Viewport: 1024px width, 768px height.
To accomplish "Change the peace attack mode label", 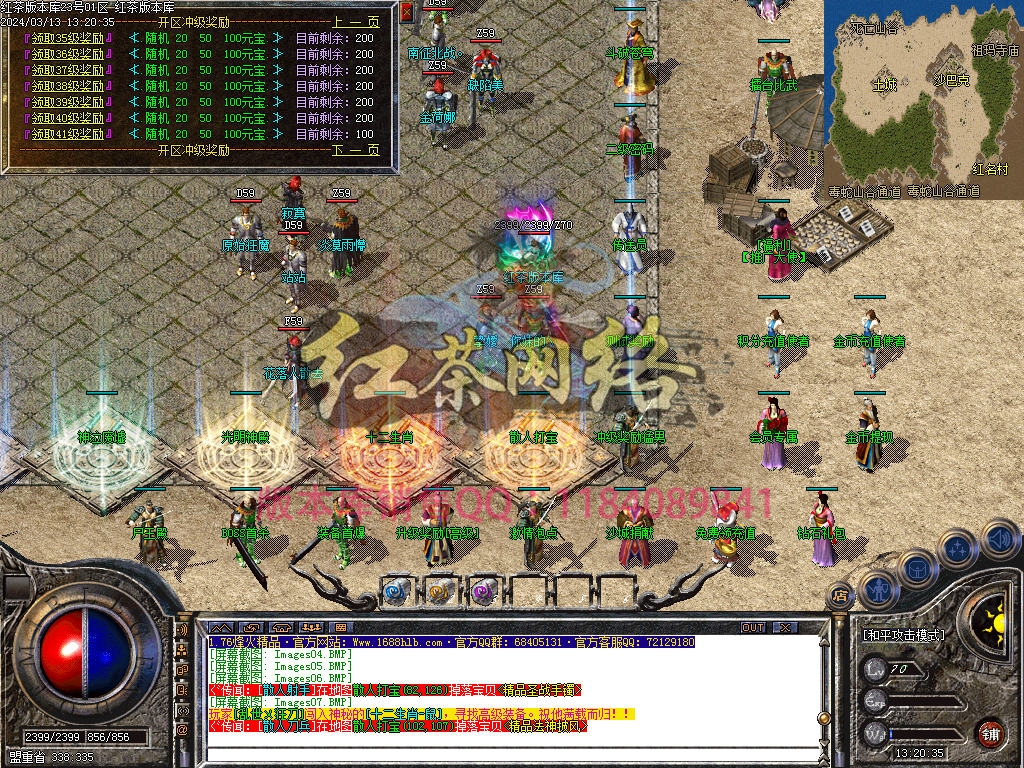I will 903,635.
